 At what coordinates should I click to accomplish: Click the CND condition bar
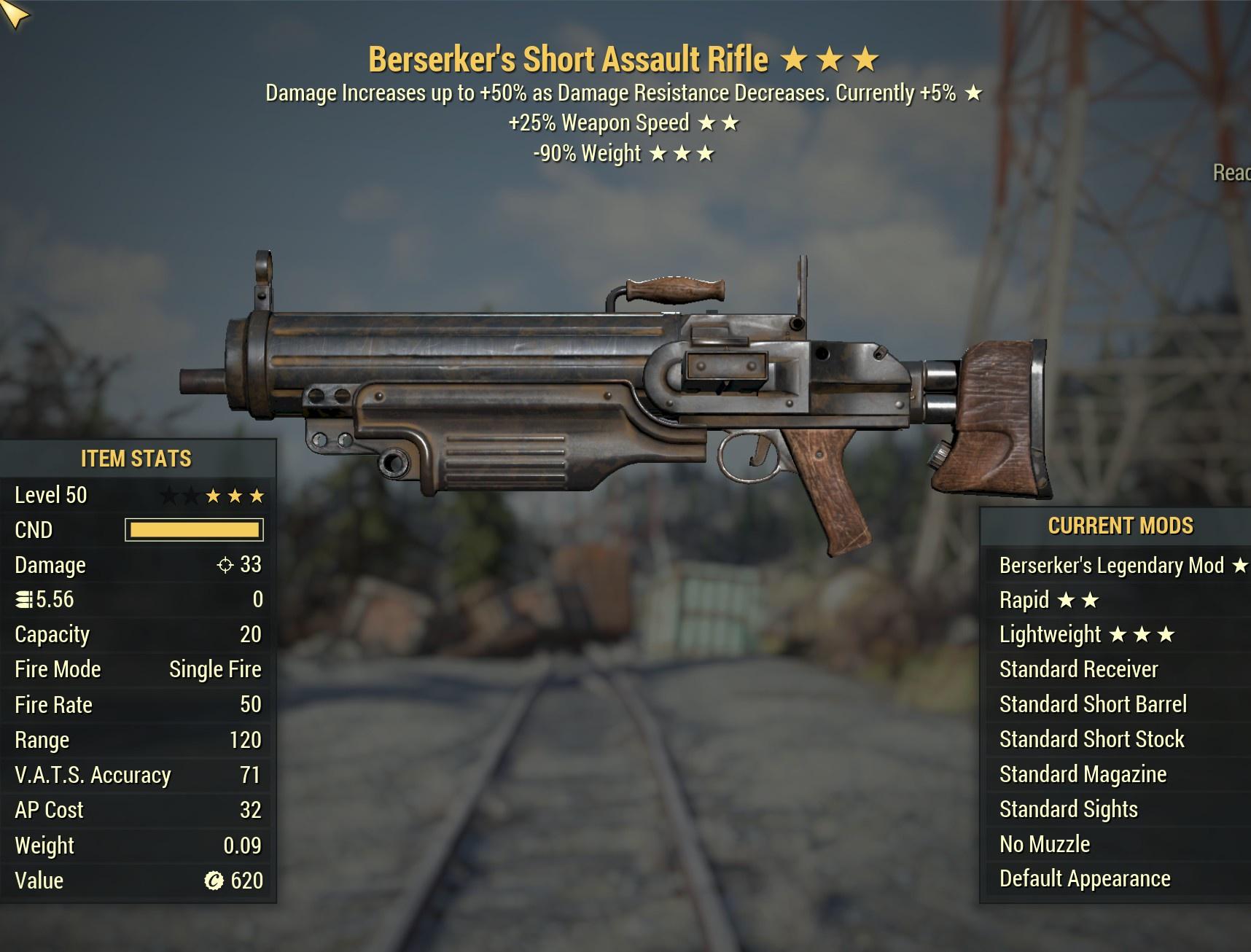pyautogui.click(x=195, y=530)
